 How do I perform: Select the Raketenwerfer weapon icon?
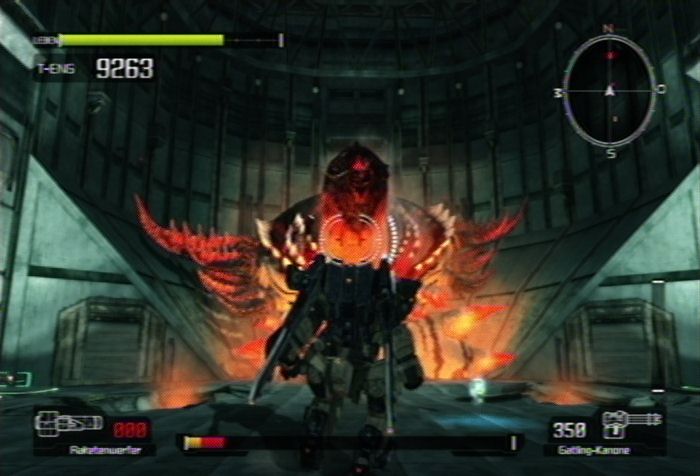(x=68, y=422)
